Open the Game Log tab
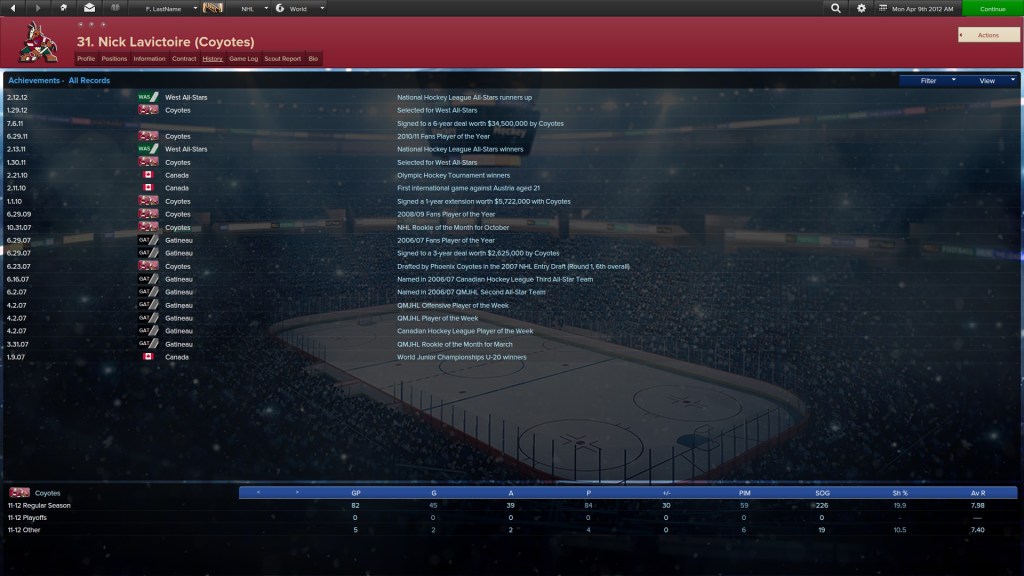The width and height of the screenshot is (1024, 576). [x=244, y=59]
